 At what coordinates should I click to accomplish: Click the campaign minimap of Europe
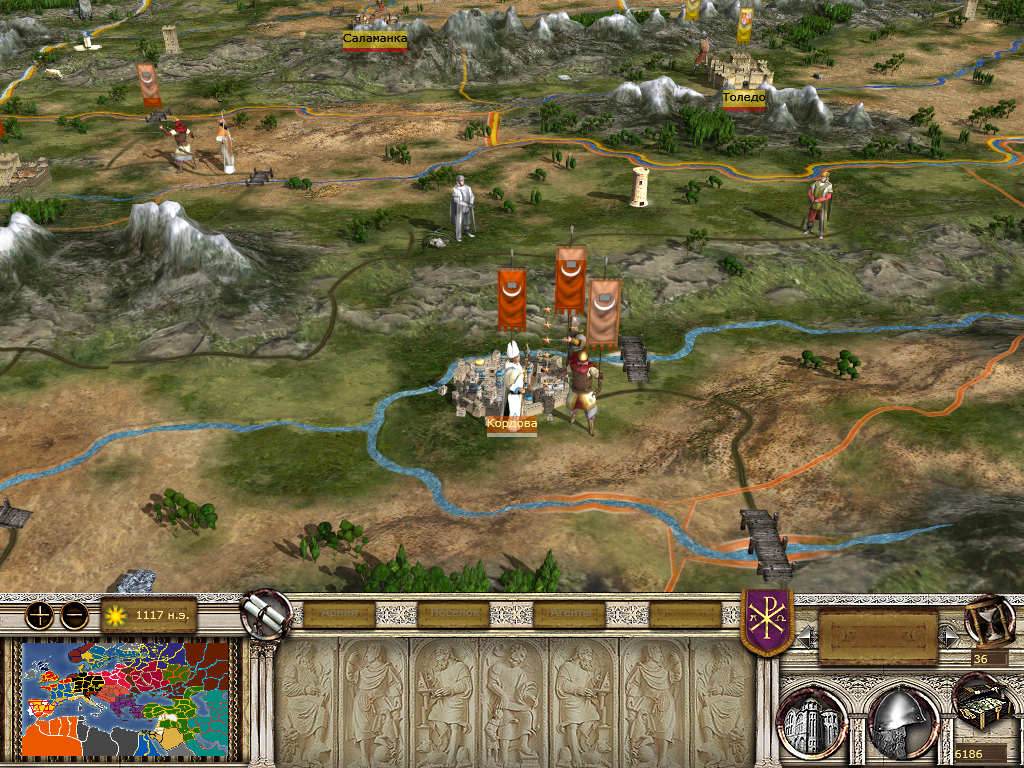126,698
